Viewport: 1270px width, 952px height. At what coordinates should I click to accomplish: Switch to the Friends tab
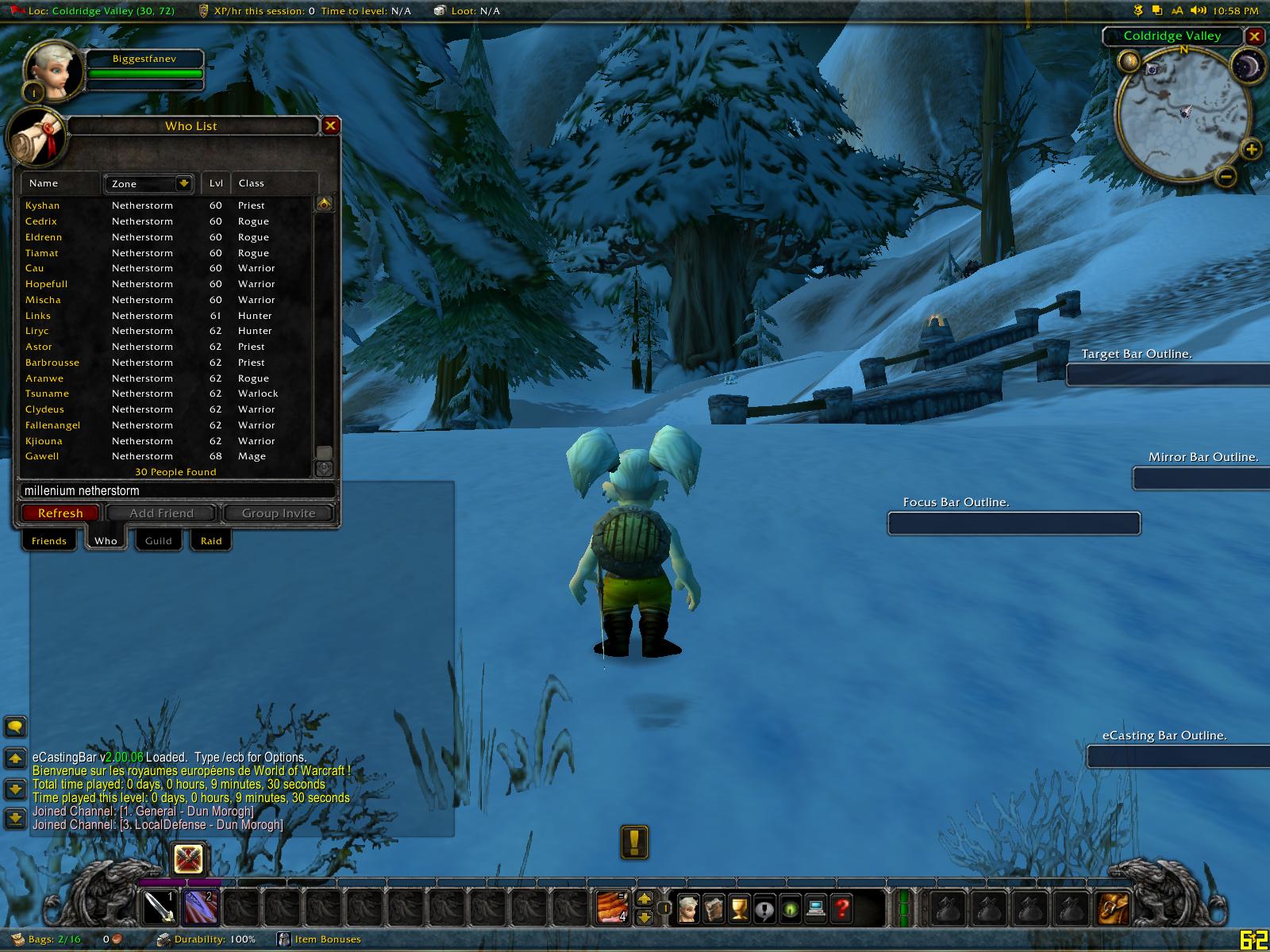click(x=49, y=541)
